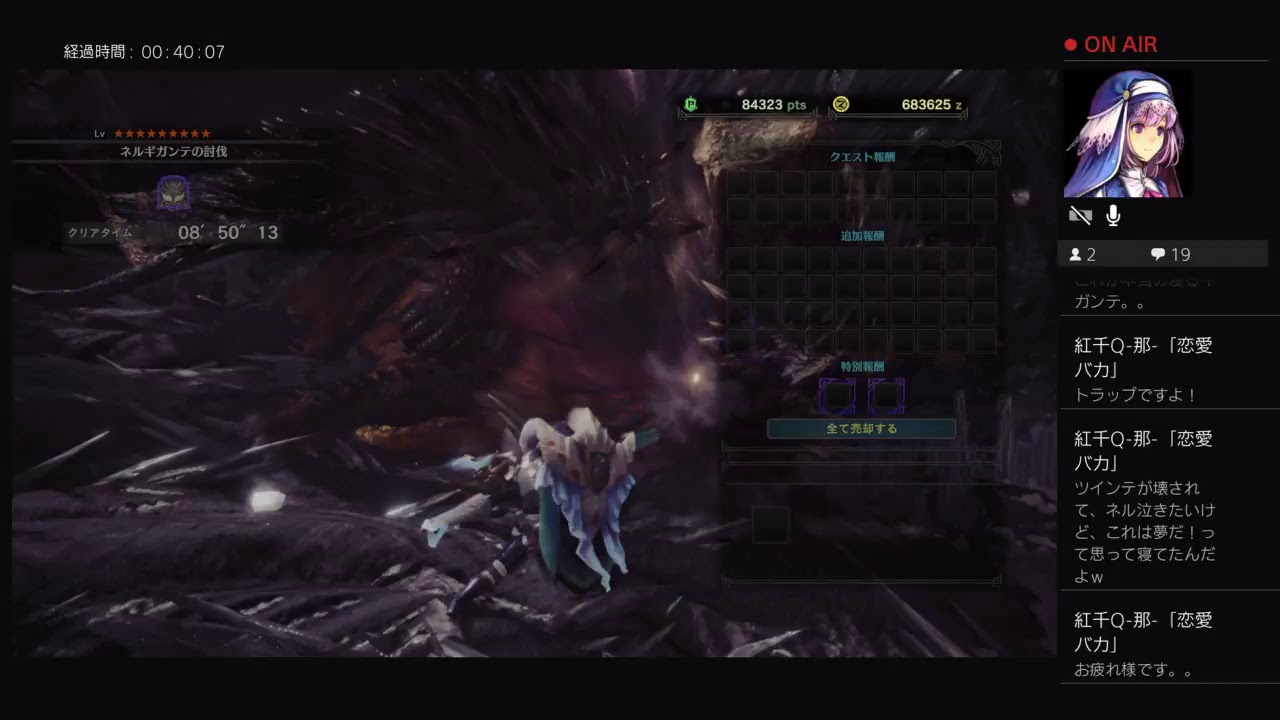Toggle the crossed-out camera icon

click(1080, 215)
